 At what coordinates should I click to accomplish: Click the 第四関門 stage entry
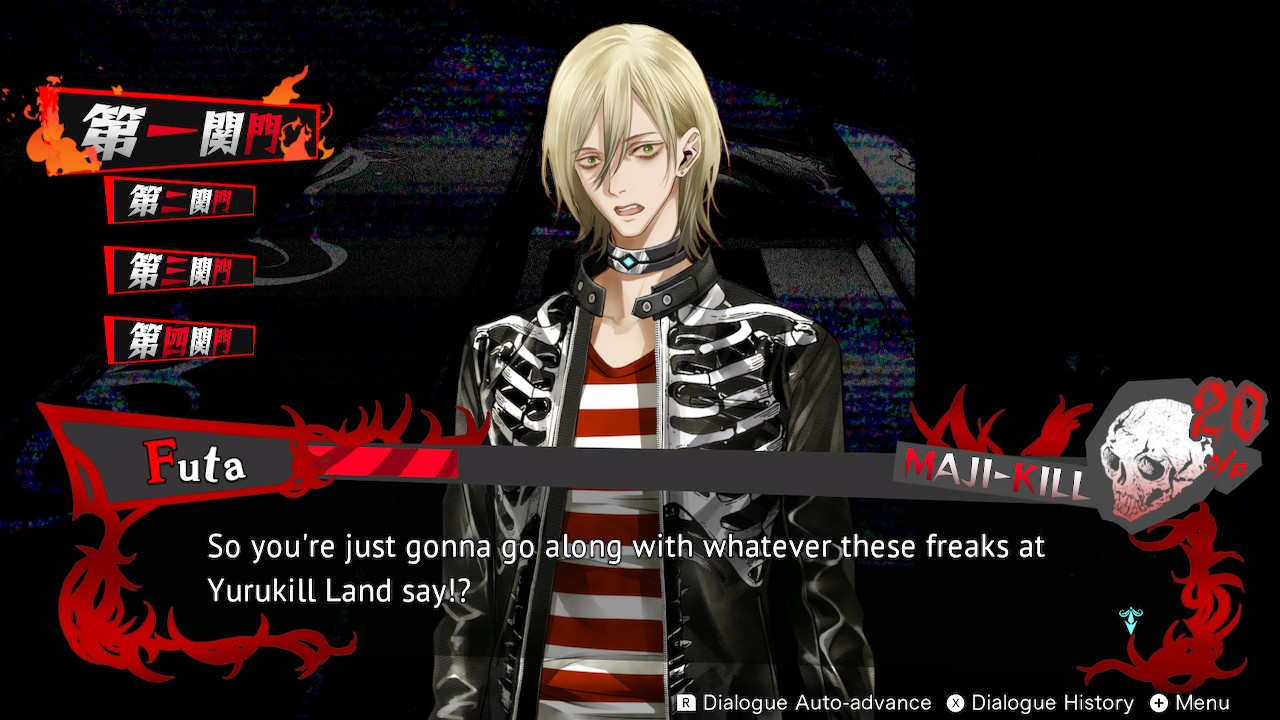[180, 341]
